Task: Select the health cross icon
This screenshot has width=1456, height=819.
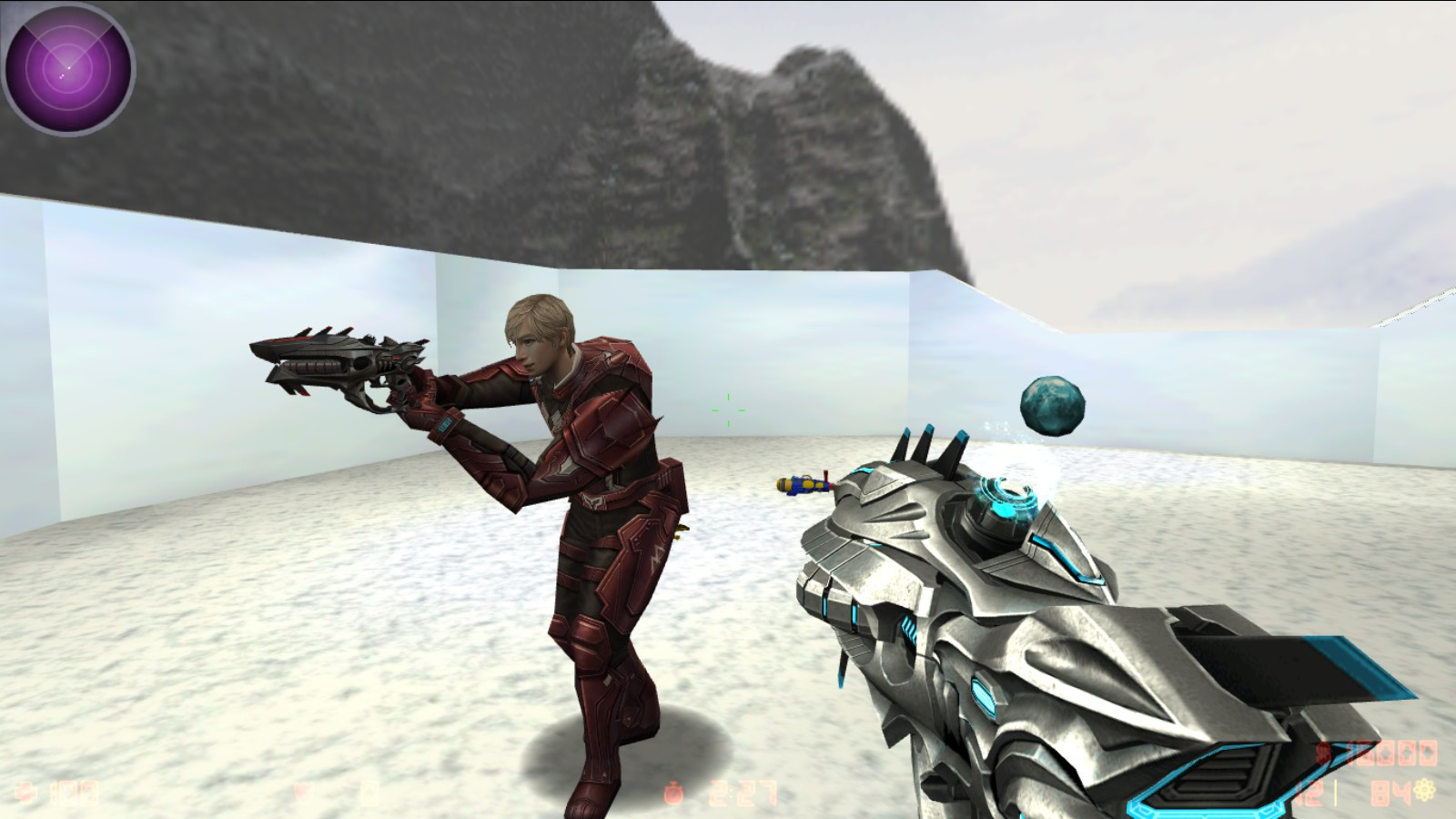Action: pyautogui.click(x=27, y=794)
